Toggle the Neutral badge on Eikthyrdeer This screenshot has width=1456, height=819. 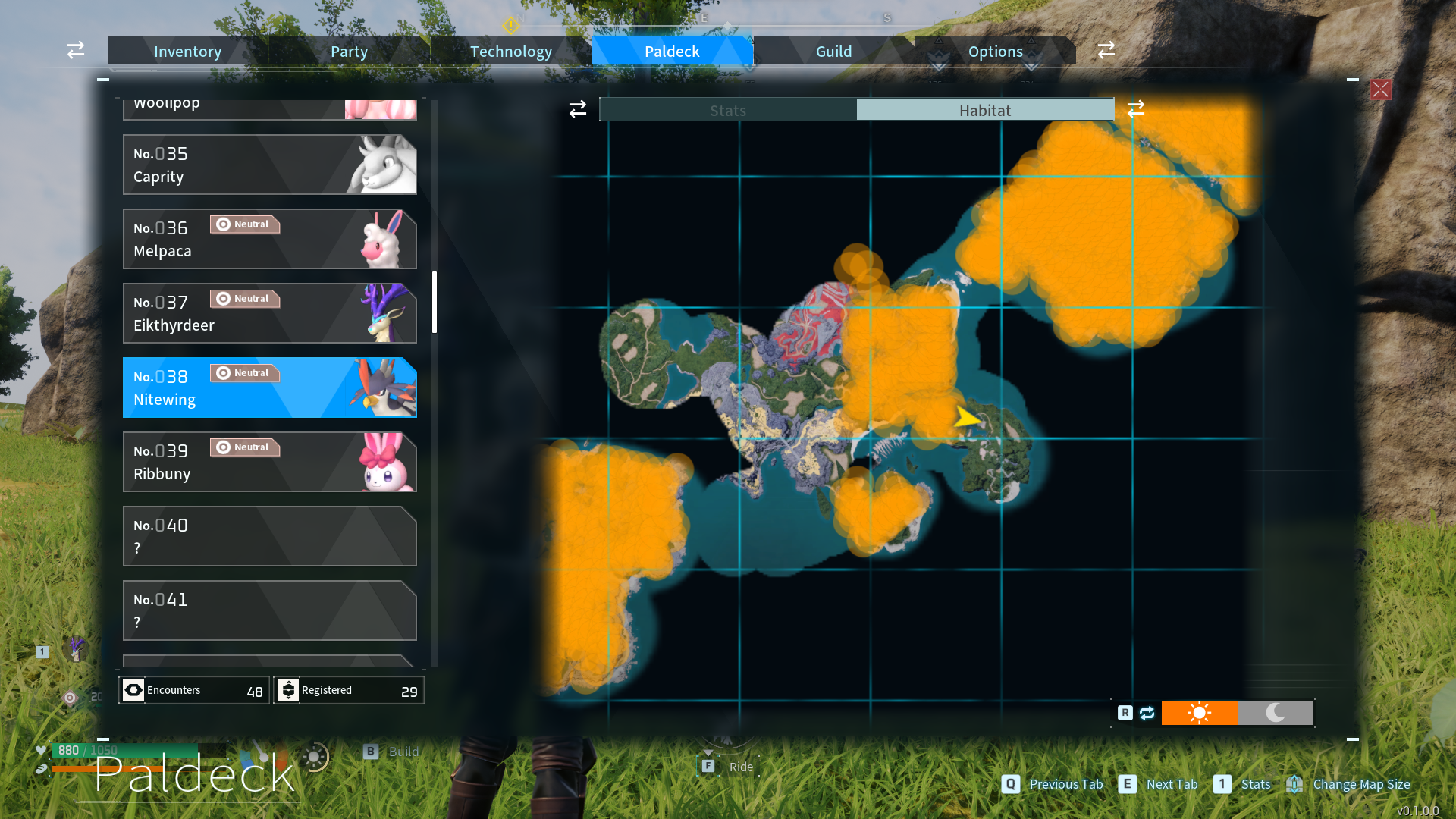tap(245, 298)
